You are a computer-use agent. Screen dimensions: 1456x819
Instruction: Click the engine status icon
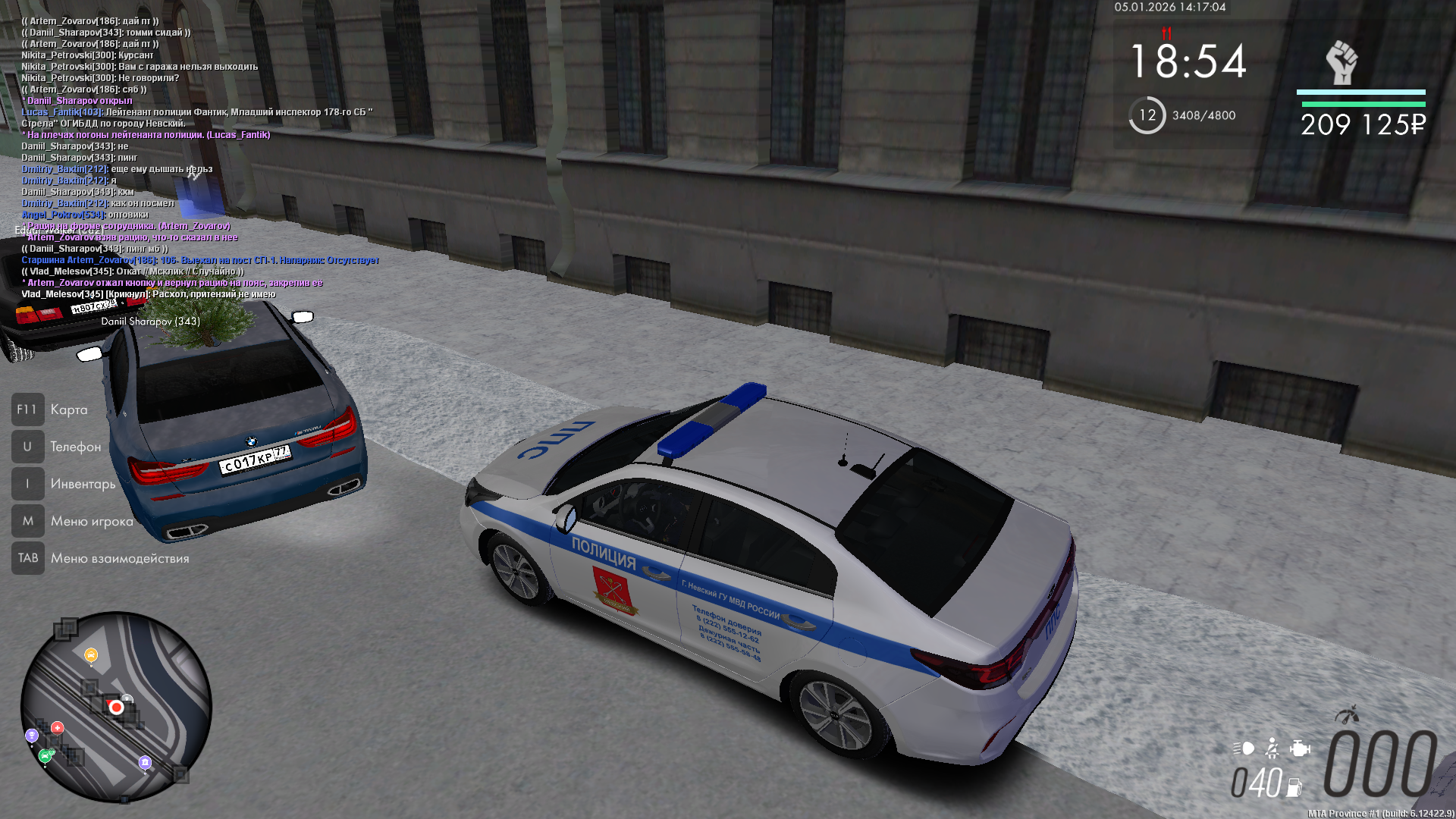coord(1300,749)
